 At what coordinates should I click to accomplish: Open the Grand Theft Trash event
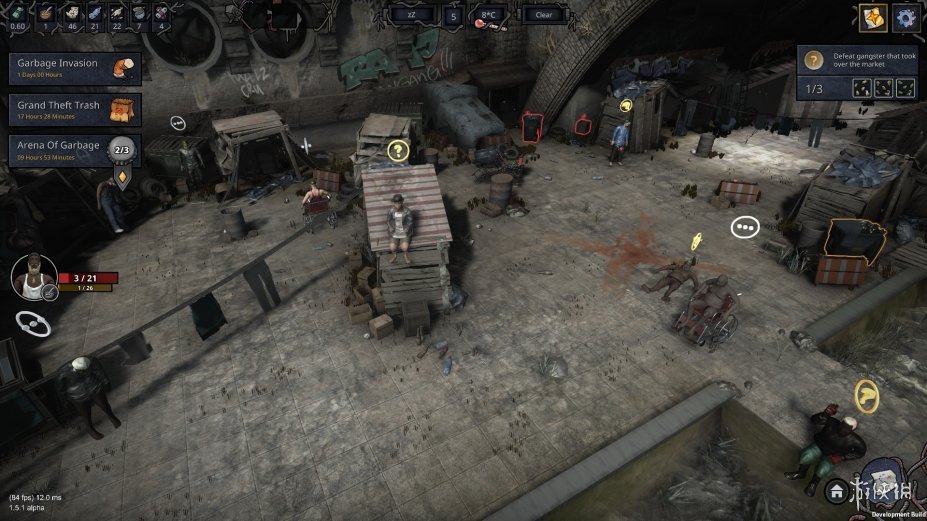[x=74, y=109]
